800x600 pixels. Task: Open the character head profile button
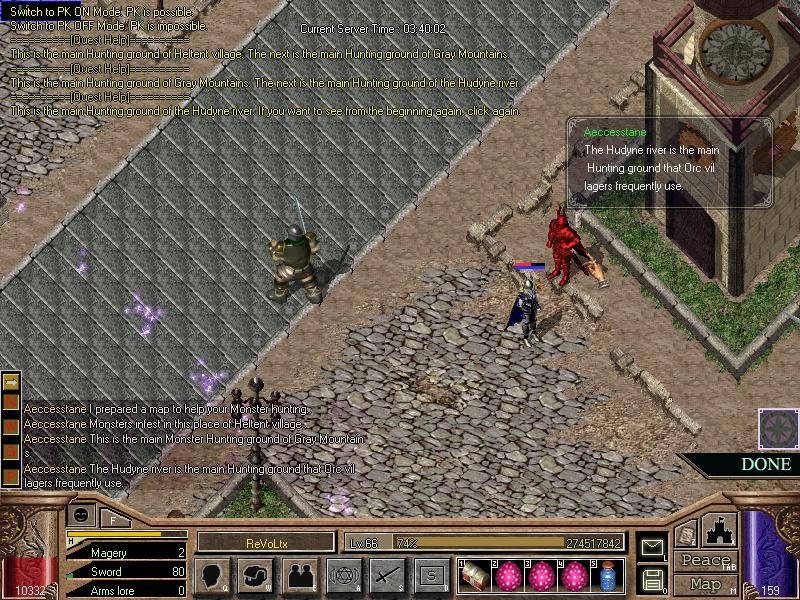click(x=214, y=575)
